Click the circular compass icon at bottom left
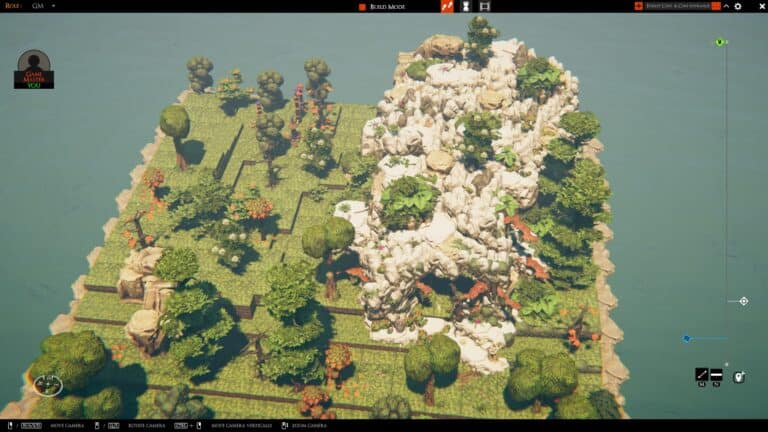Image resolution: width=768 pixels, height=432 pixels. 47,384
